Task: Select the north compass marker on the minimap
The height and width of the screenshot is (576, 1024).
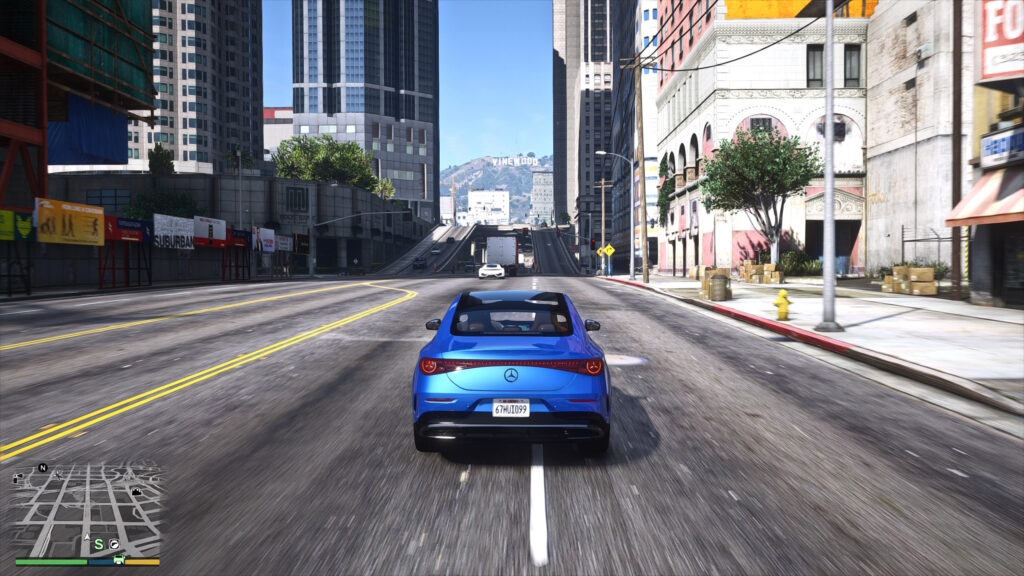Action: tap(43, 467)
